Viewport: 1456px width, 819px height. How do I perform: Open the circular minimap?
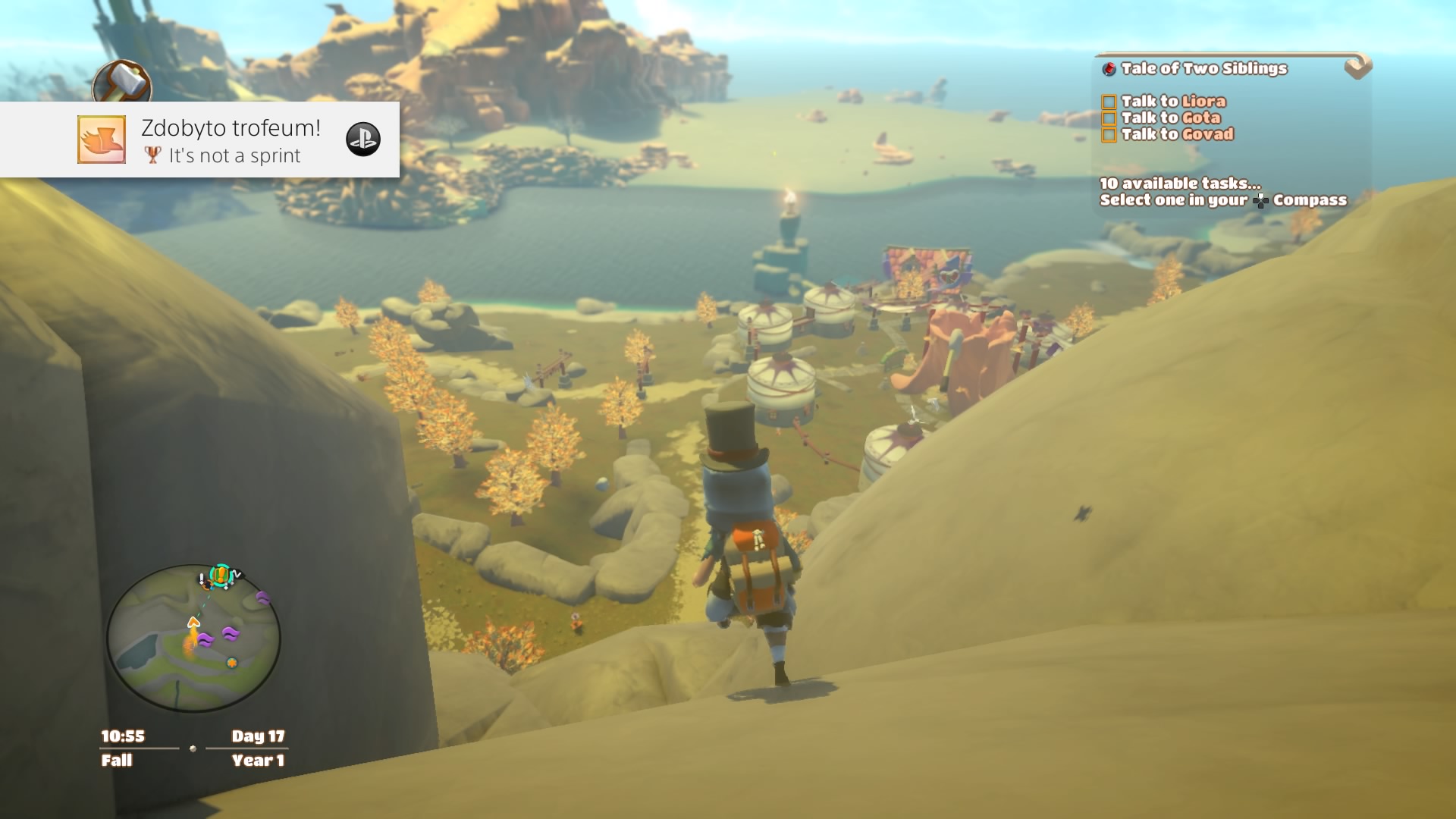pos(193,638)
